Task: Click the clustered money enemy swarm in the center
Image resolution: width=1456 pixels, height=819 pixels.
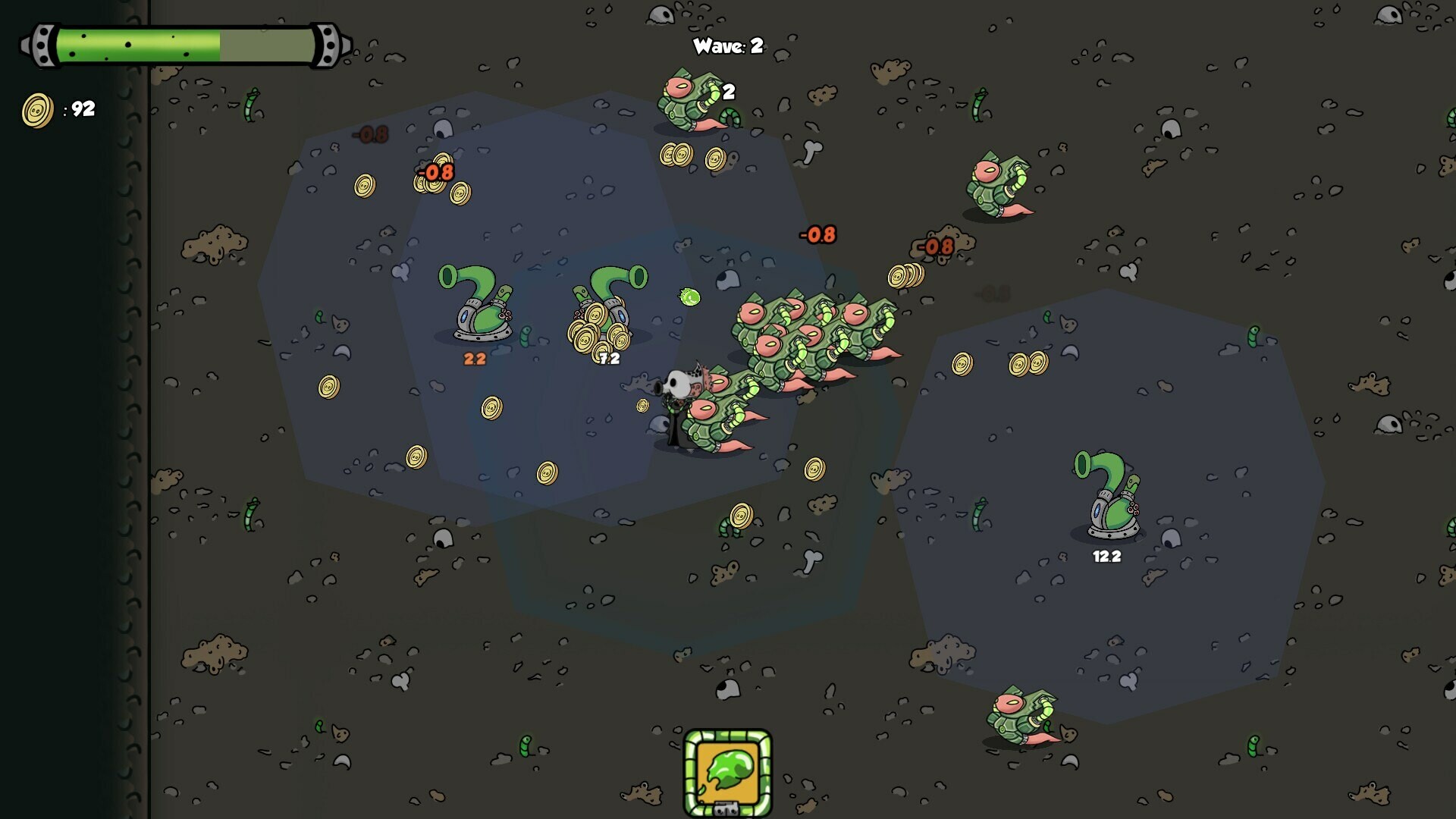Action: pos(804,334)
